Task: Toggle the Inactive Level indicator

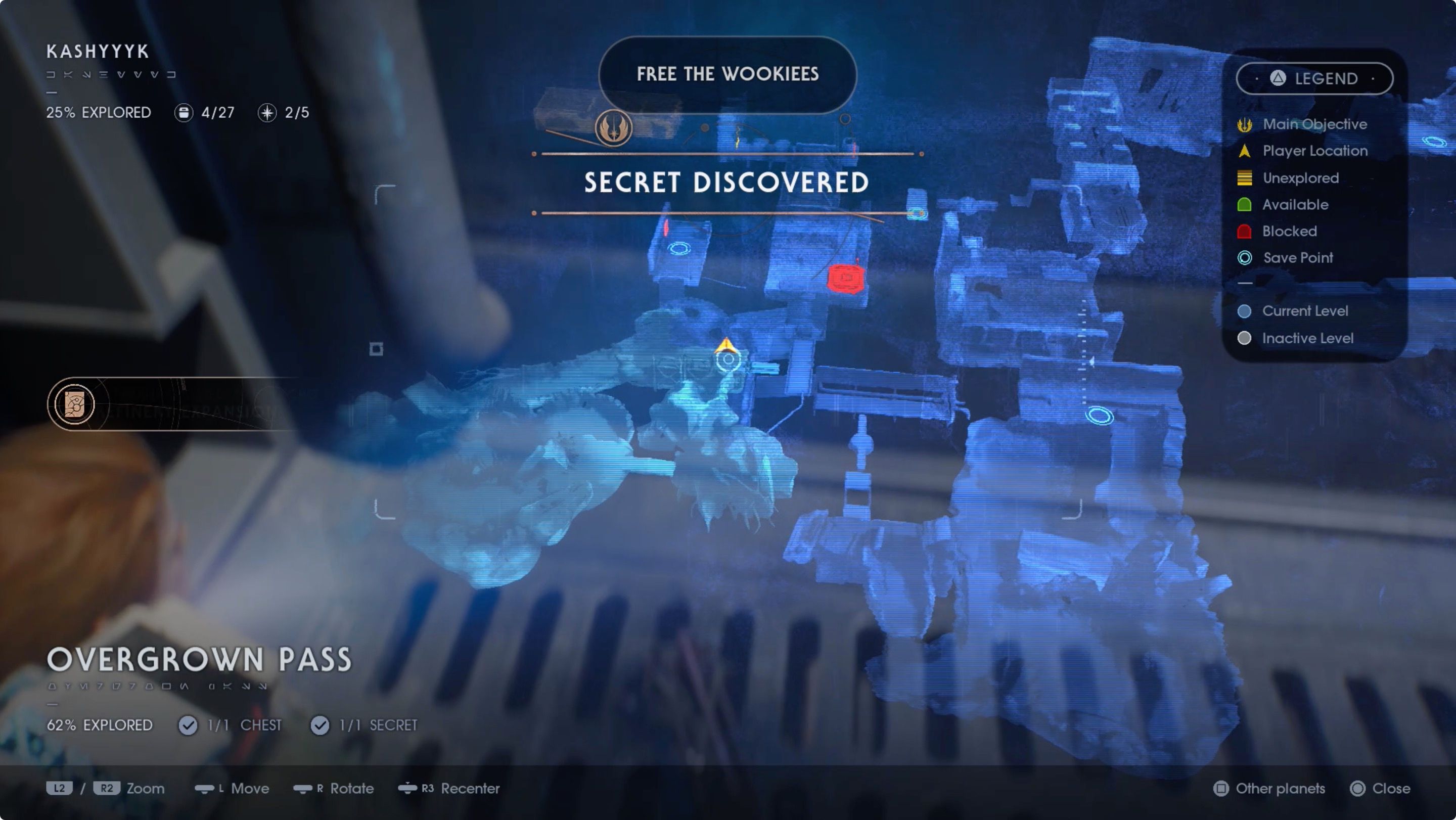Action: (1244, 338)
